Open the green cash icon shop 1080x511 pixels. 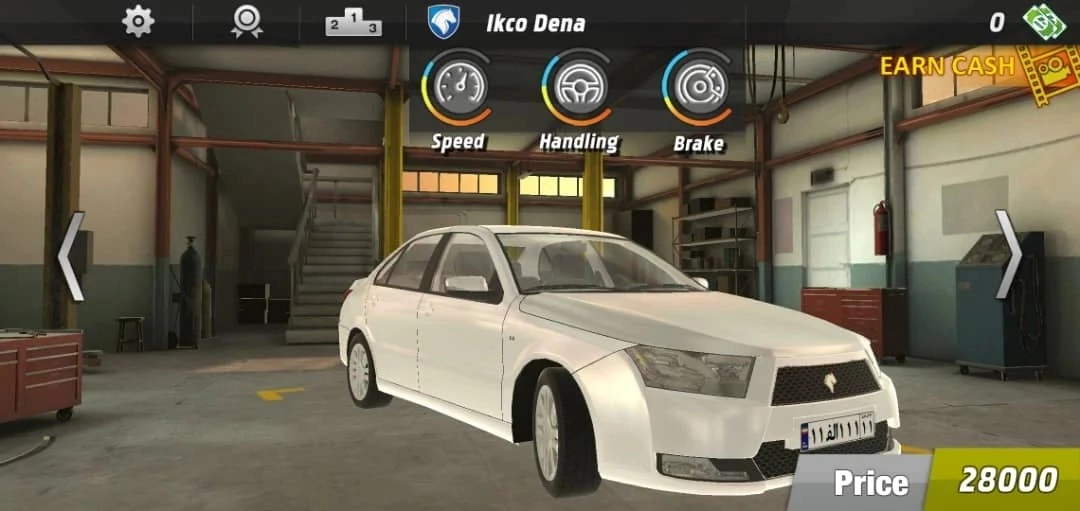(1044, 22)
